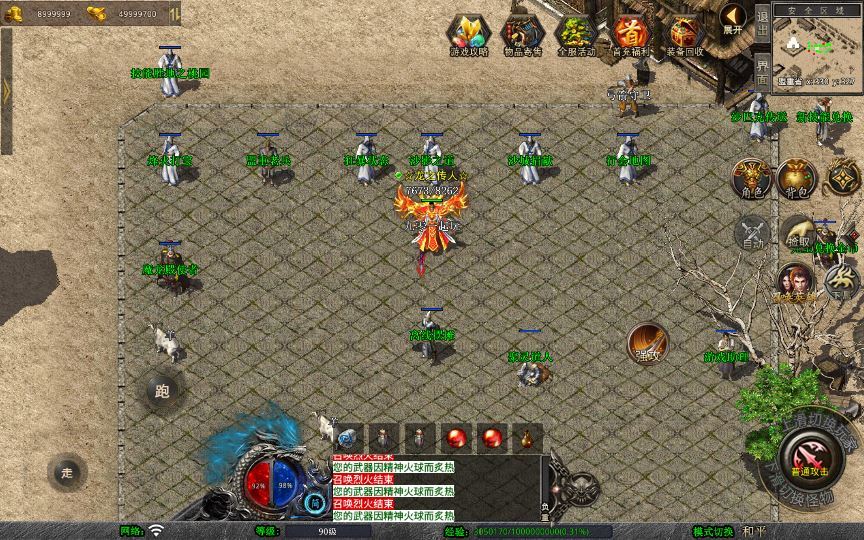
Task: Select the 跑 run movement button
Action: tap(162, 391)
